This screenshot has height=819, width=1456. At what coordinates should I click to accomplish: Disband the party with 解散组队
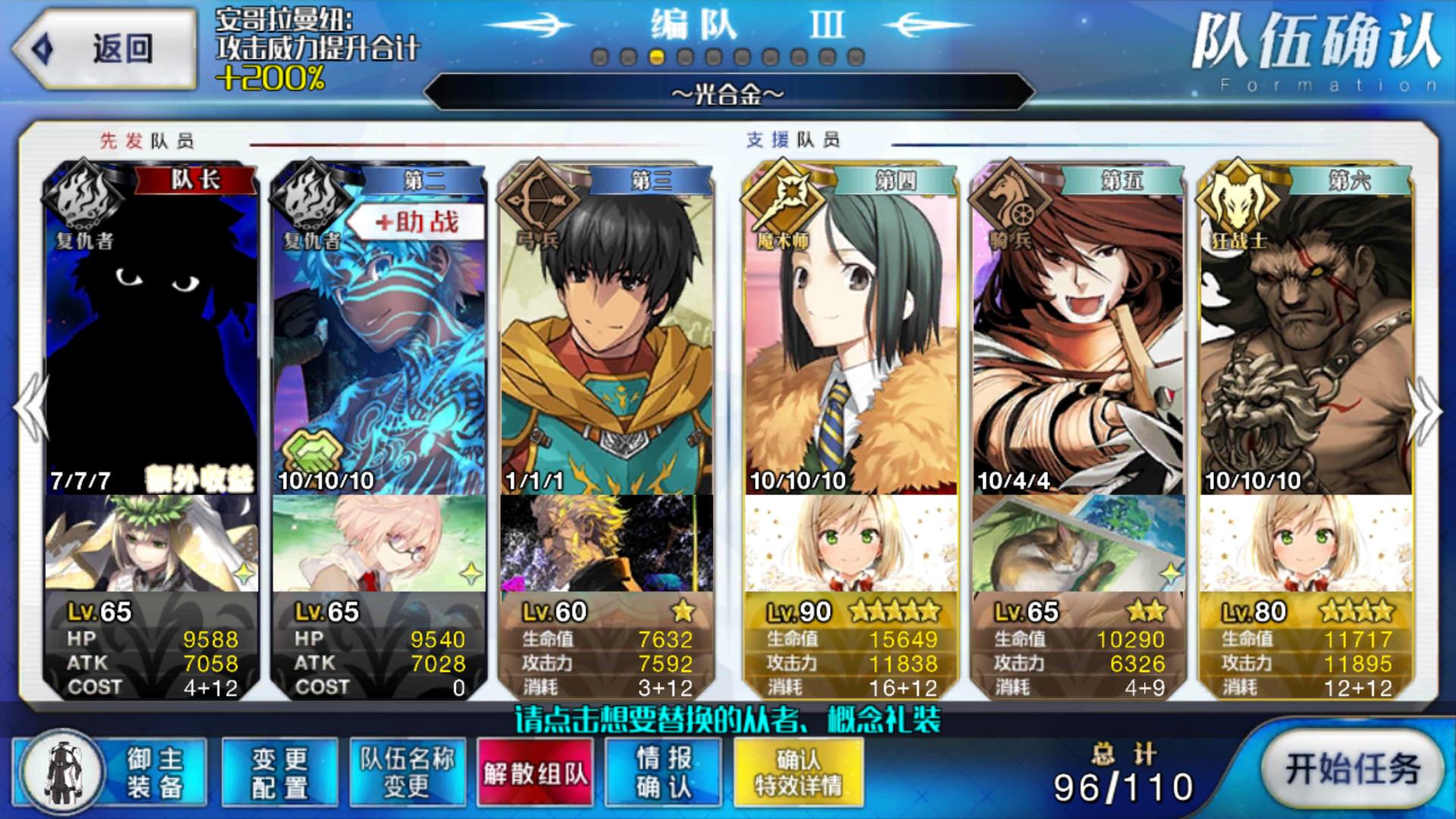[x=535, y=772]
